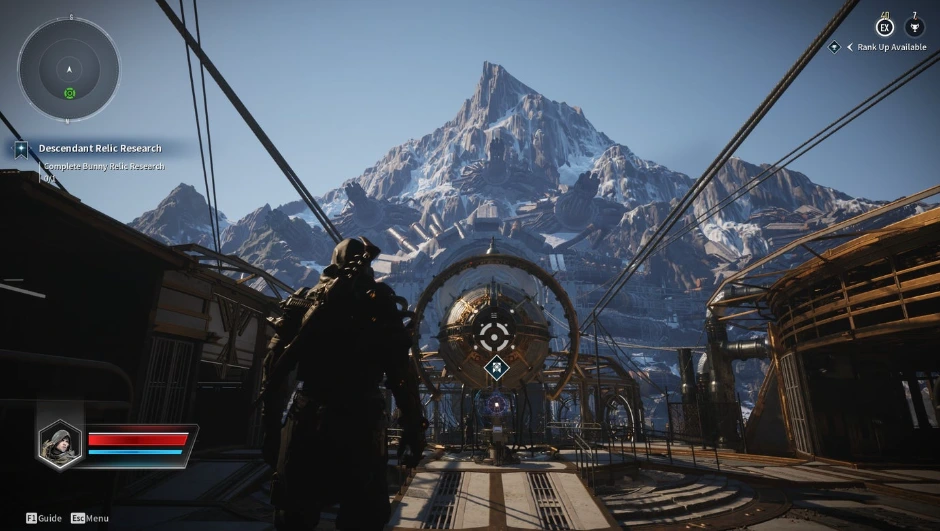Open the circular minimap
The height and width of the screenshot is (531, 940).
(x=69, y=69)
